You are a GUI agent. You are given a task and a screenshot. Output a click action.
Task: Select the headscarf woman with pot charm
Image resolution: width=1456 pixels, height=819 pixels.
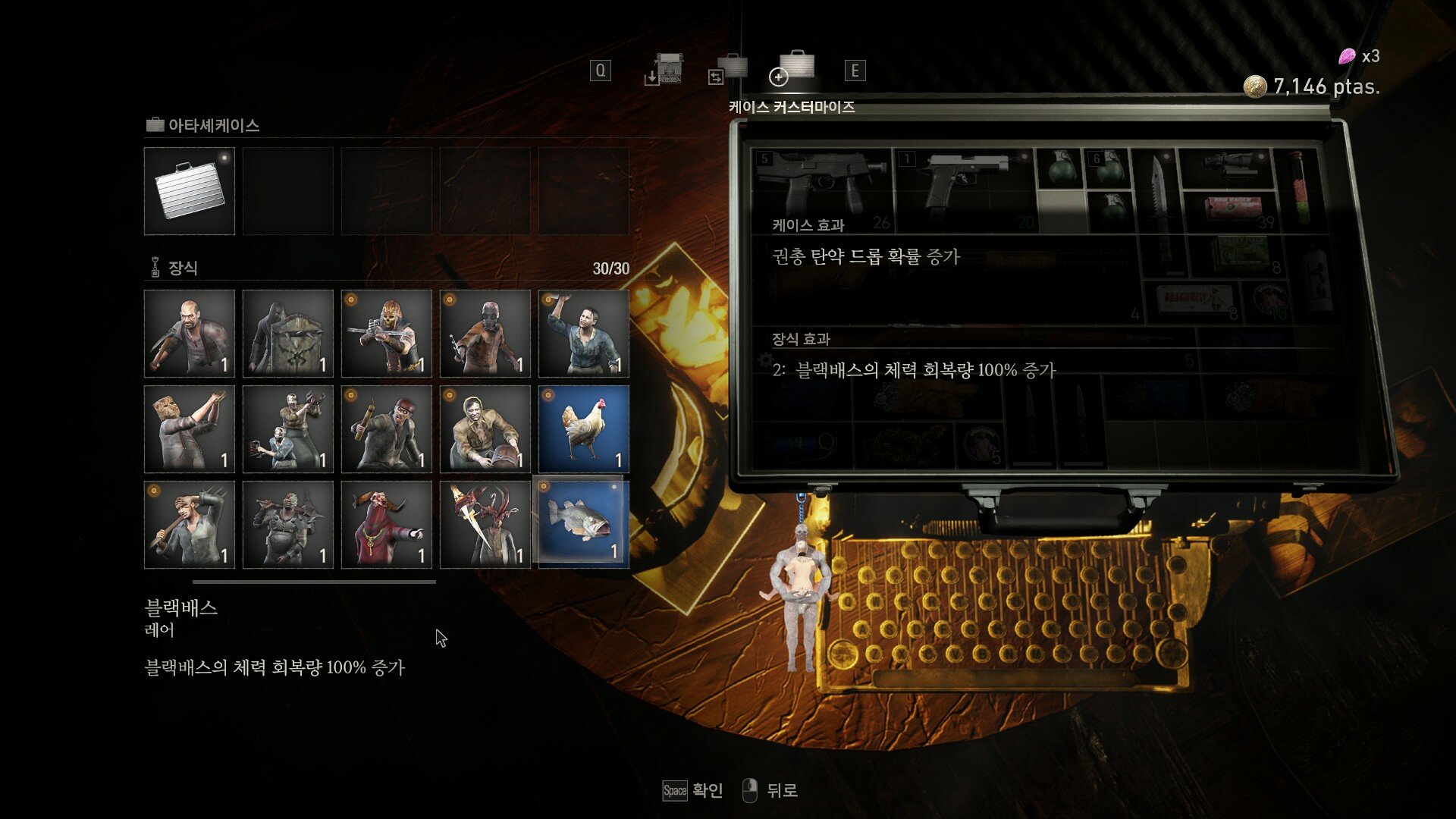pos(485,429)
